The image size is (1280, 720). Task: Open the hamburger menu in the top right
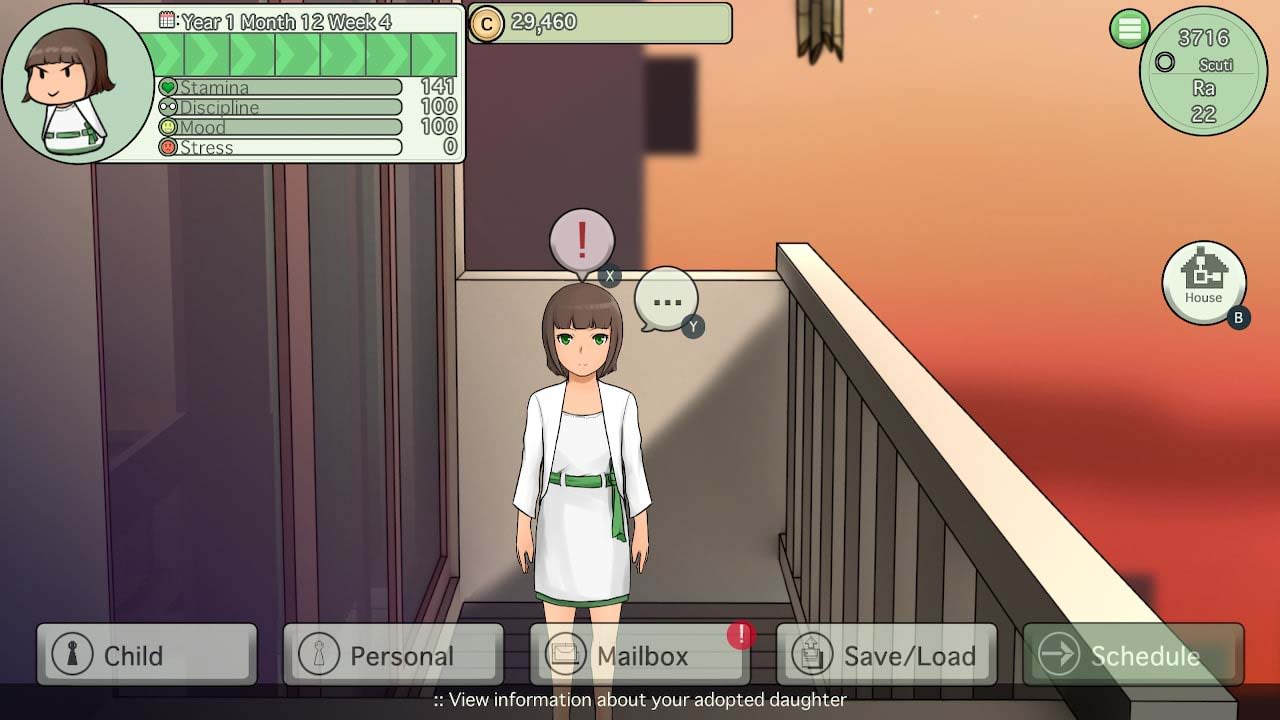pos(1129,28)
